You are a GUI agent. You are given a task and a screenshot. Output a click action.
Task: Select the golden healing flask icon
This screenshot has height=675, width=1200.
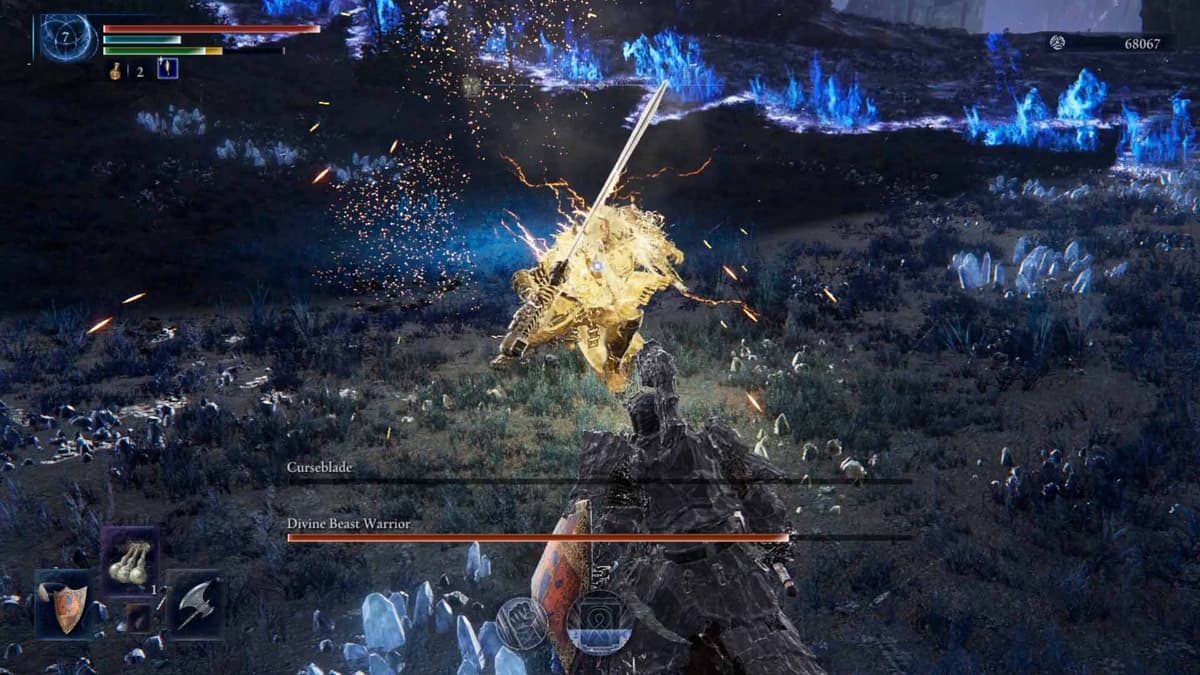116,70
